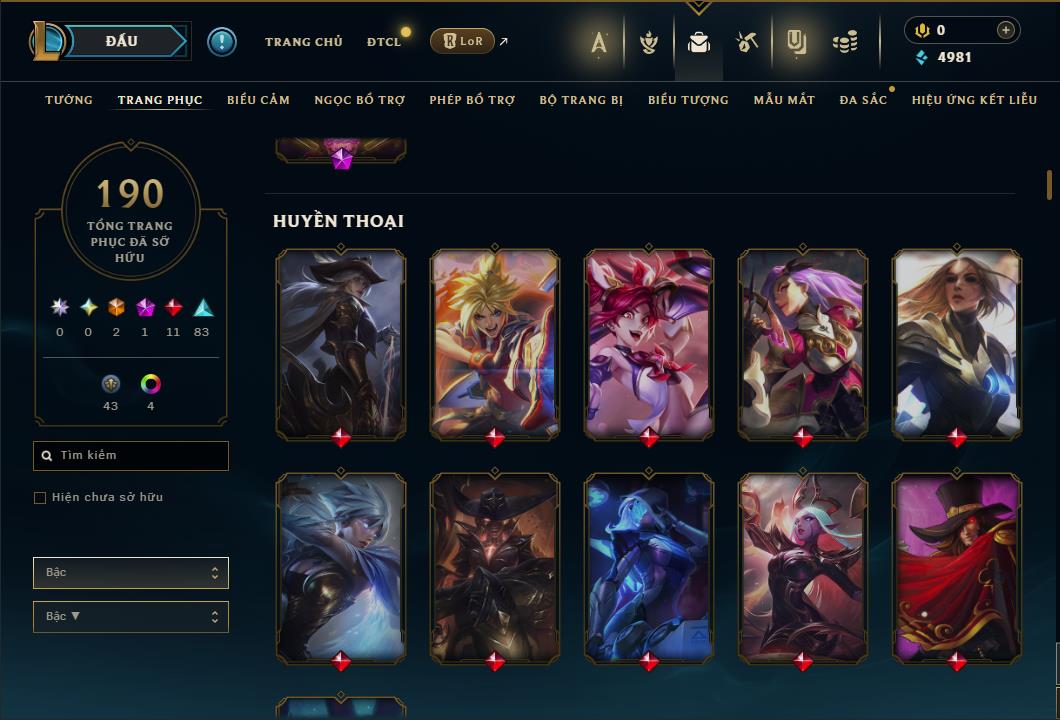Open the first Bậc grouping dropdown
This screenshot has height=720, width=1060.
pyautogui.click(x=131, y=573)
